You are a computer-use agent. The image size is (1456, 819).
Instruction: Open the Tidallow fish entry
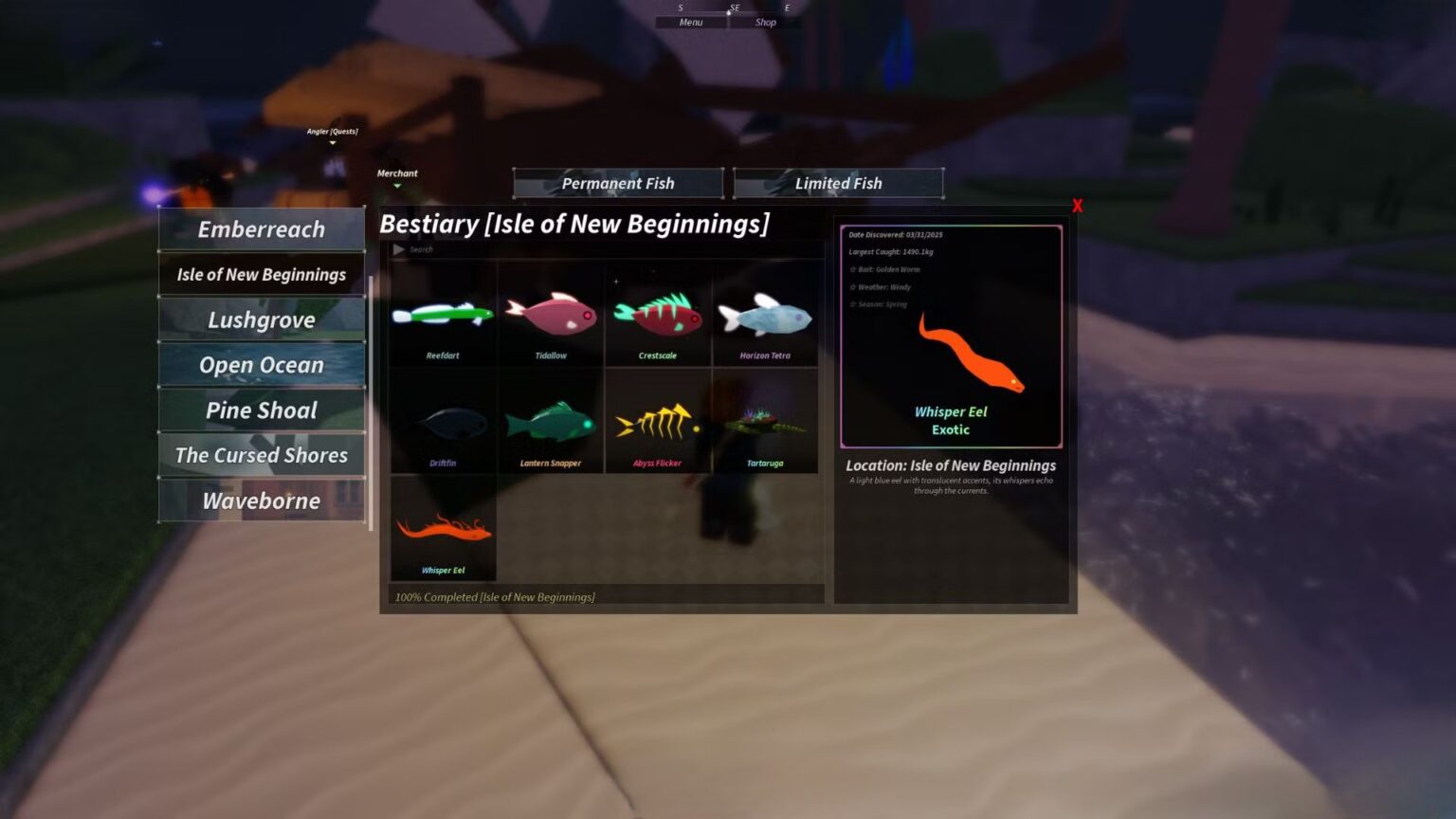pos(550,318)
